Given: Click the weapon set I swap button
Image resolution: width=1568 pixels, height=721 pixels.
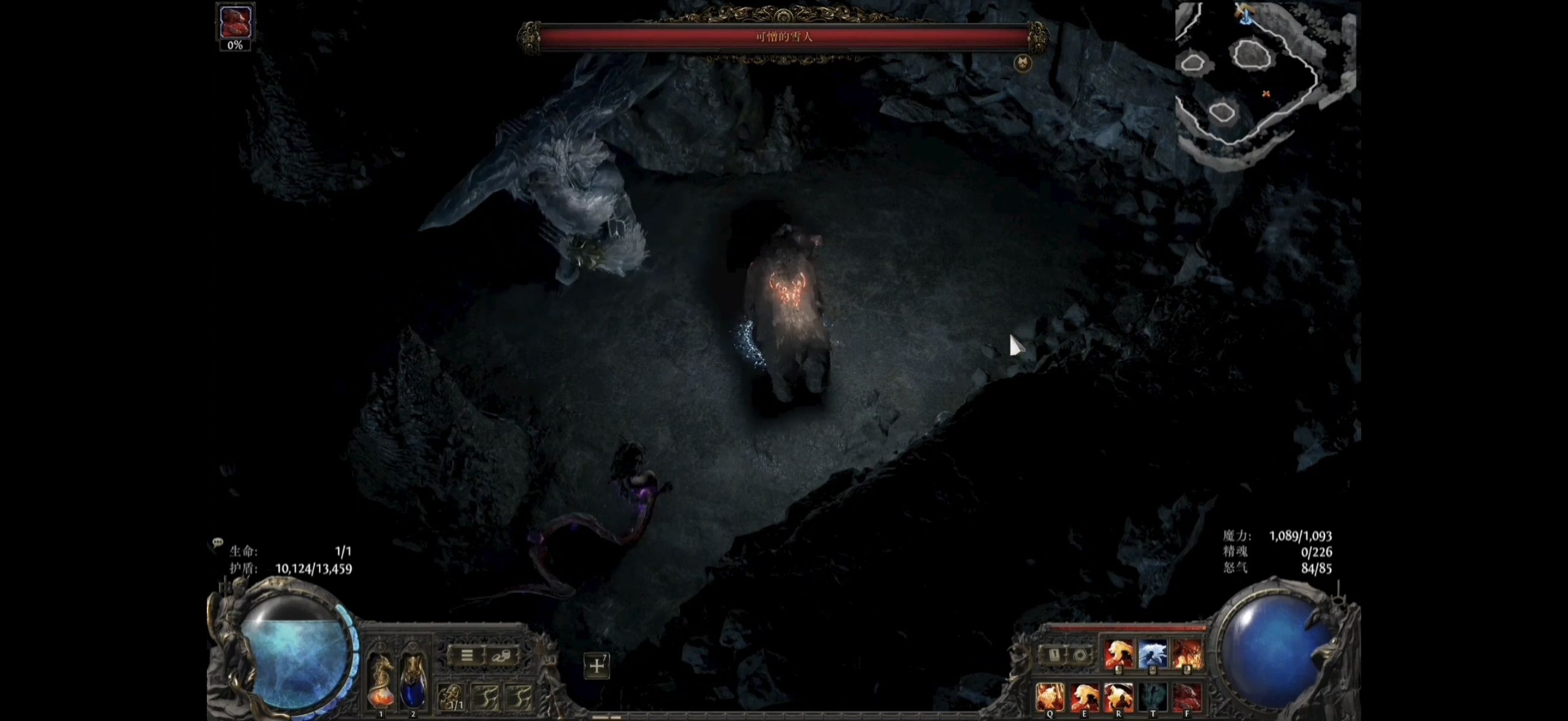Looking at the screenshot, I should click(x=1055, y=656).
